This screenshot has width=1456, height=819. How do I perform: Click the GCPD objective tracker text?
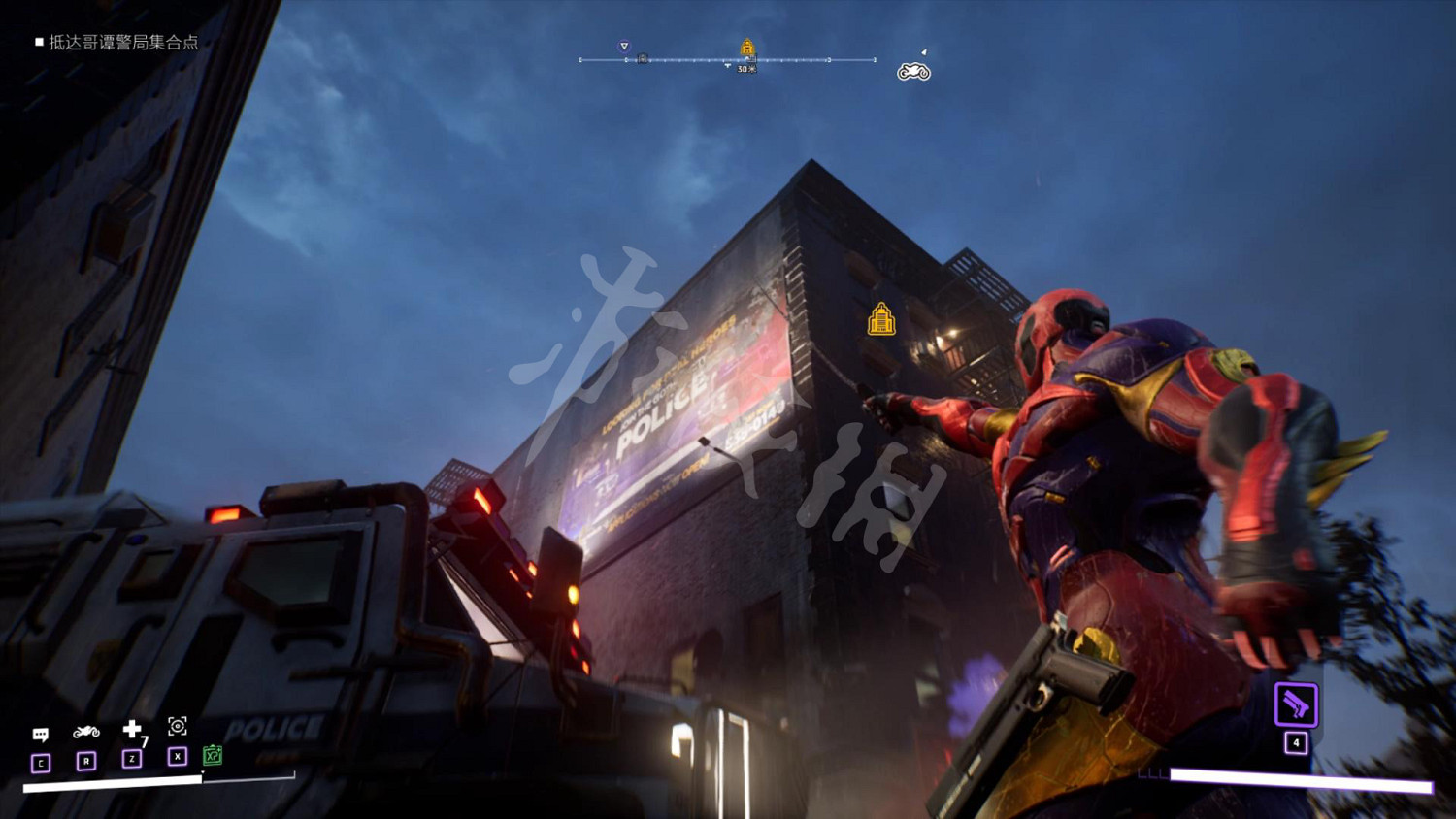point(123,43)
